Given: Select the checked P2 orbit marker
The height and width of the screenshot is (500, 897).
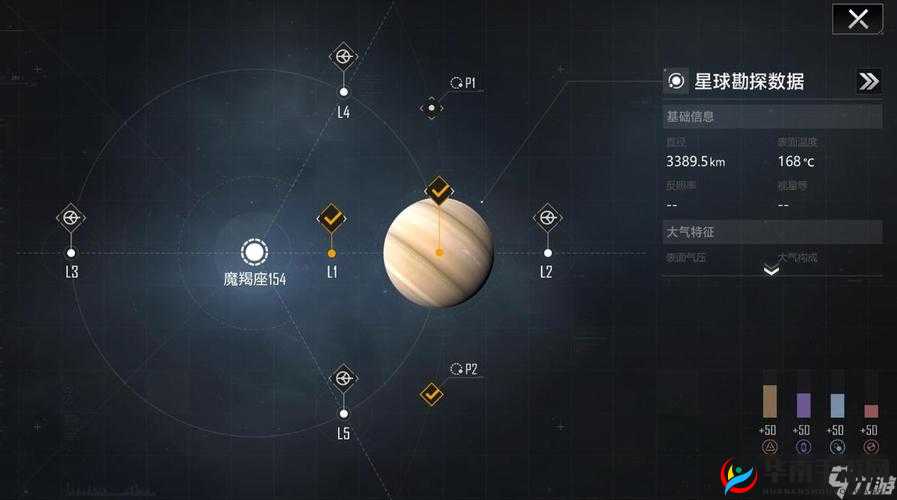Looking at the screenshot, I should point(431,394).
